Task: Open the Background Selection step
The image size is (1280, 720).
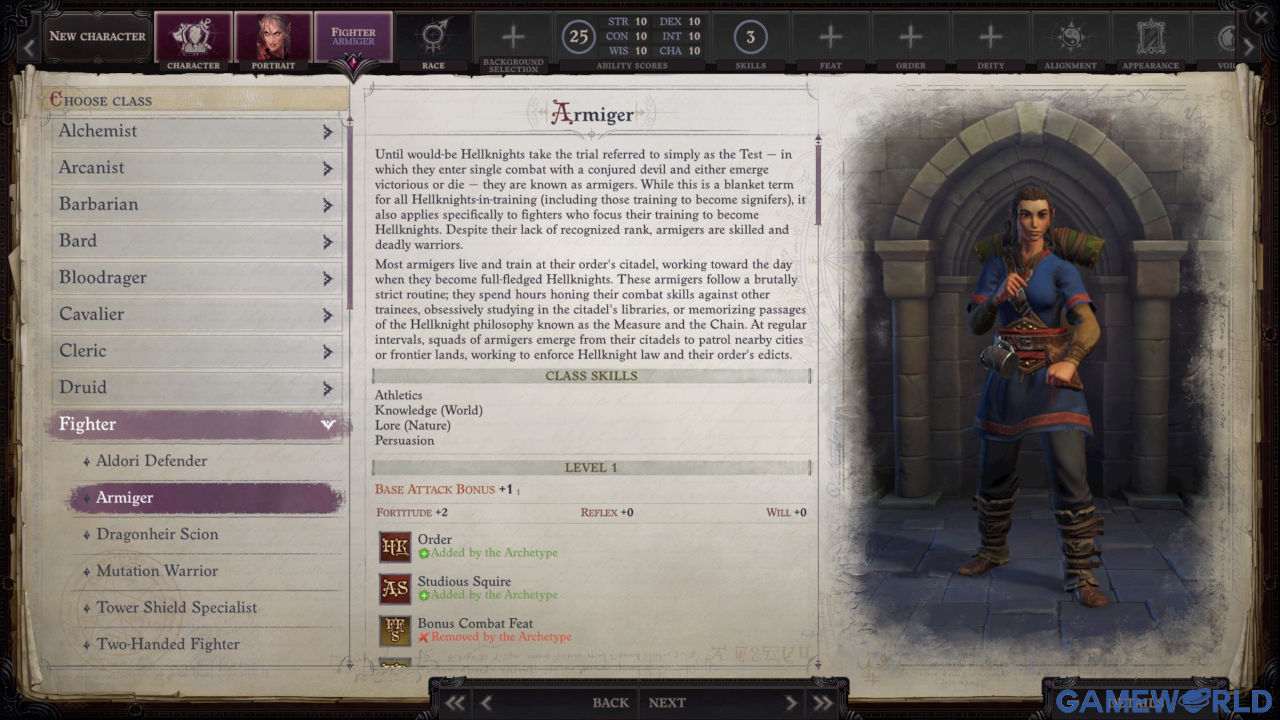Action: coord(512,35)
